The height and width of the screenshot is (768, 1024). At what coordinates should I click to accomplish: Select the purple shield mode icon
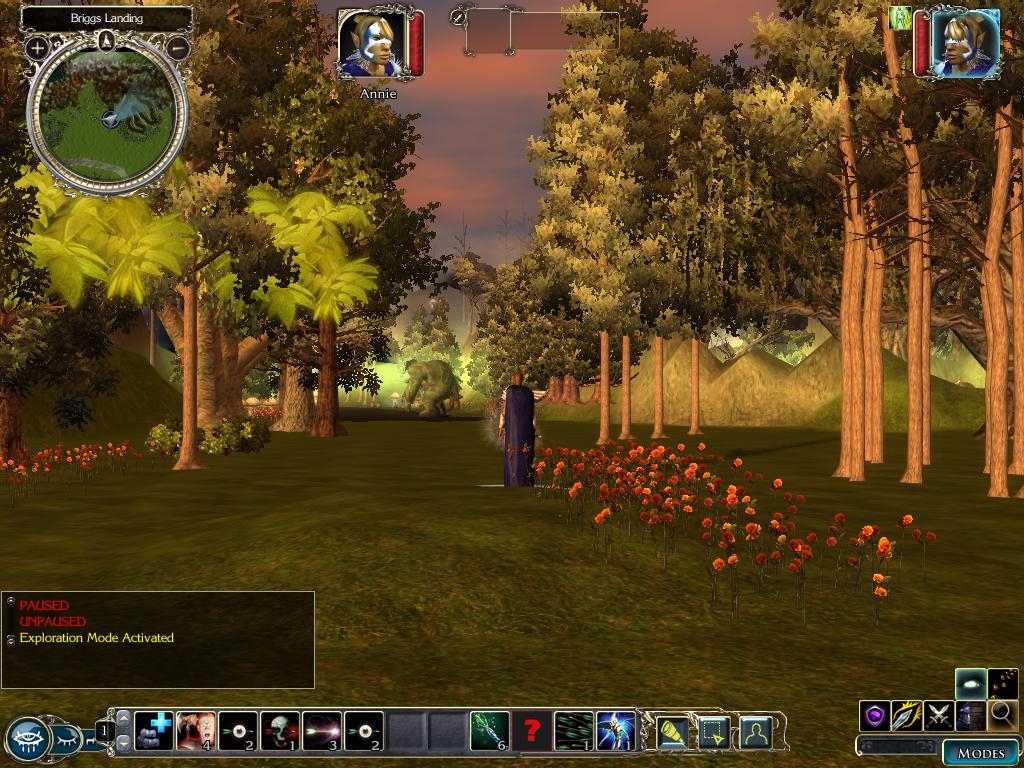point(875,715)
